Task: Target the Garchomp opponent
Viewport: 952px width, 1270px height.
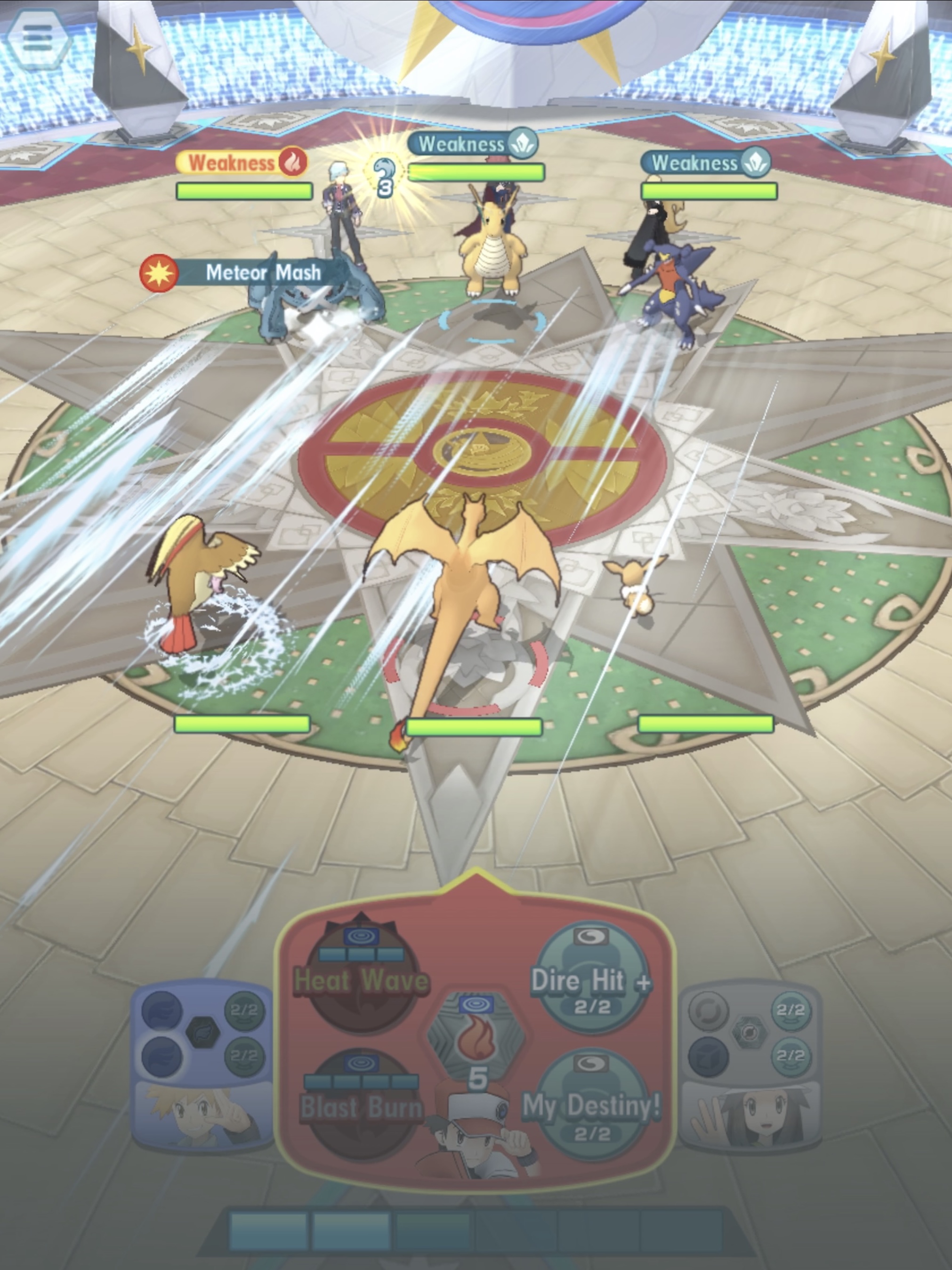Action: click(x=677, y=293)
